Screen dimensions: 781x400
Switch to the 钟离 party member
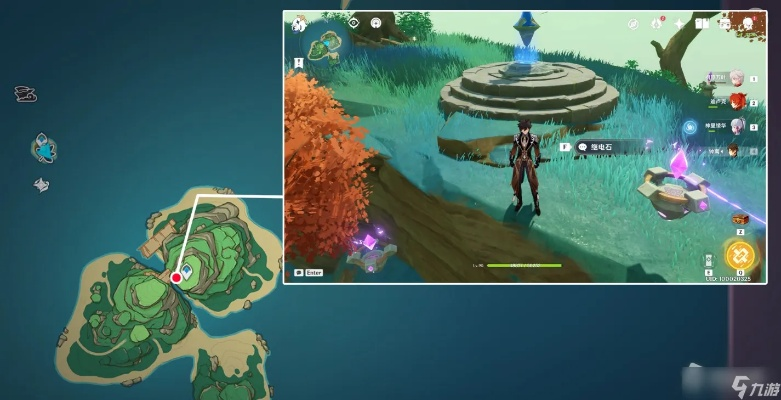point(734,150)
